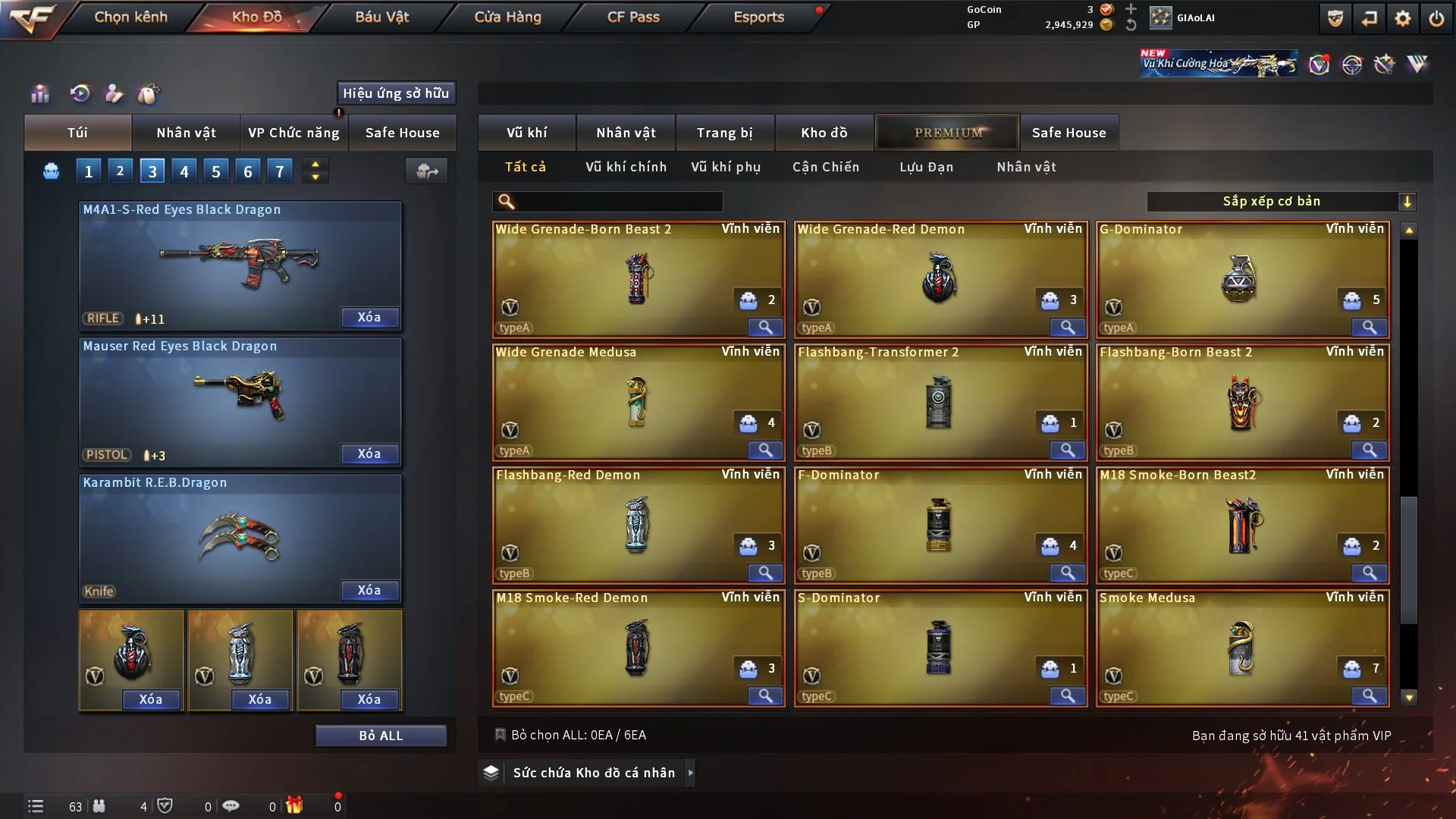Open the settings gear icon
Screen dimensions: 1456x819
1402,18
